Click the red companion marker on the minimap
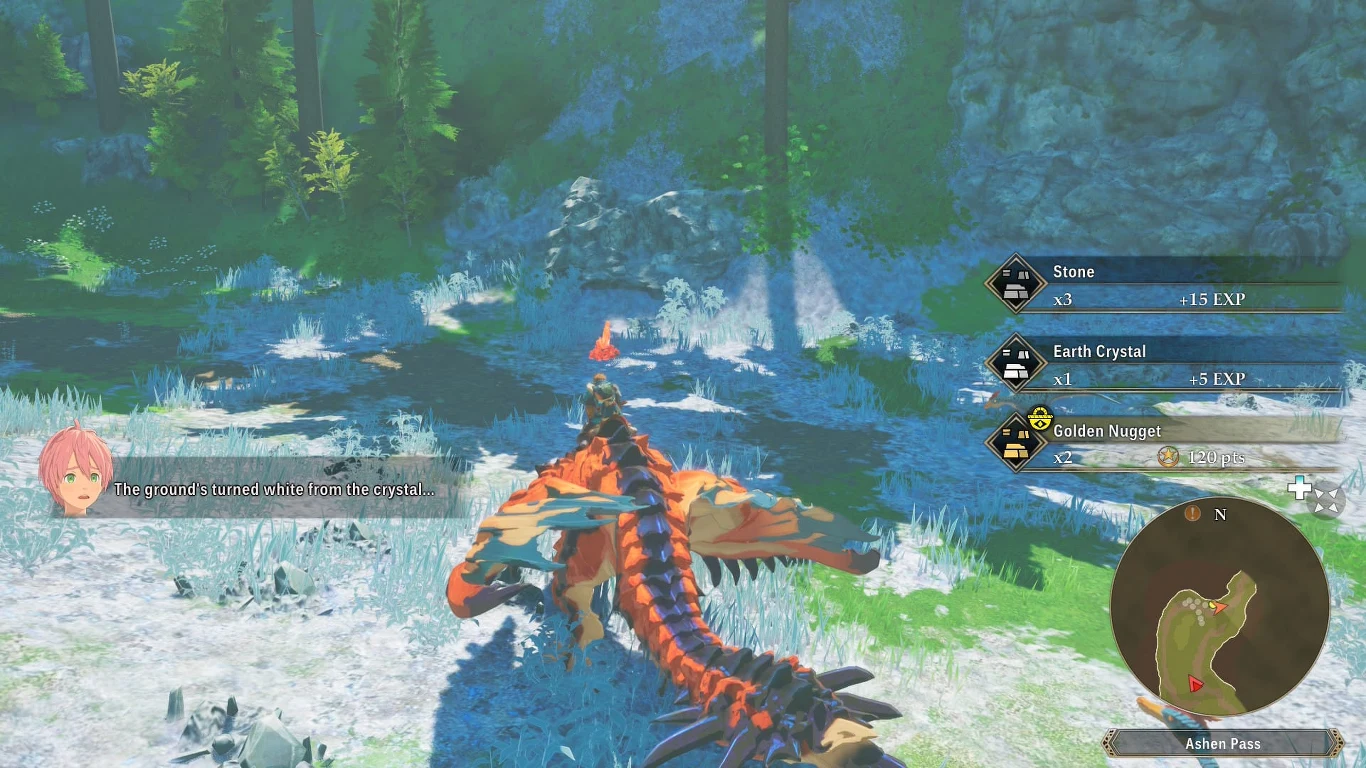This screenshot has height=768, width=1366. (1193, 683)
